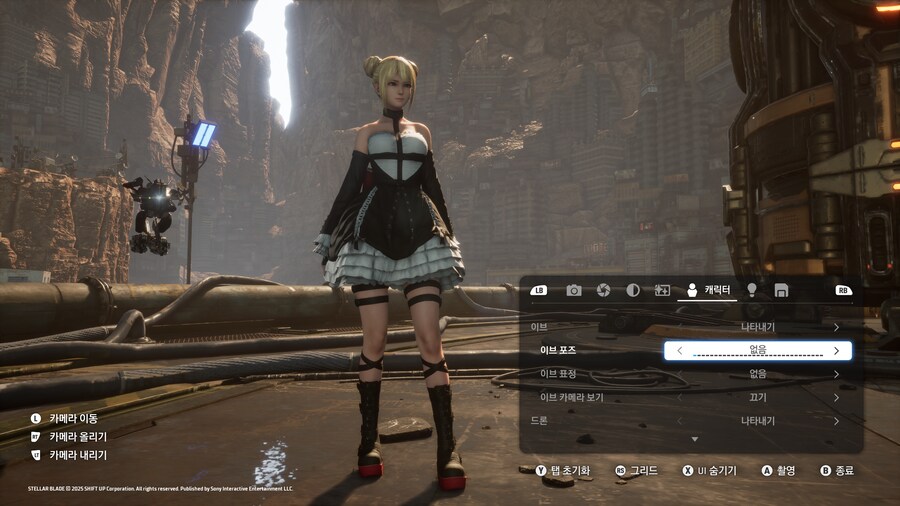Switch to the camera icon tab
This screenshot has width=900, height=506.
574,290
